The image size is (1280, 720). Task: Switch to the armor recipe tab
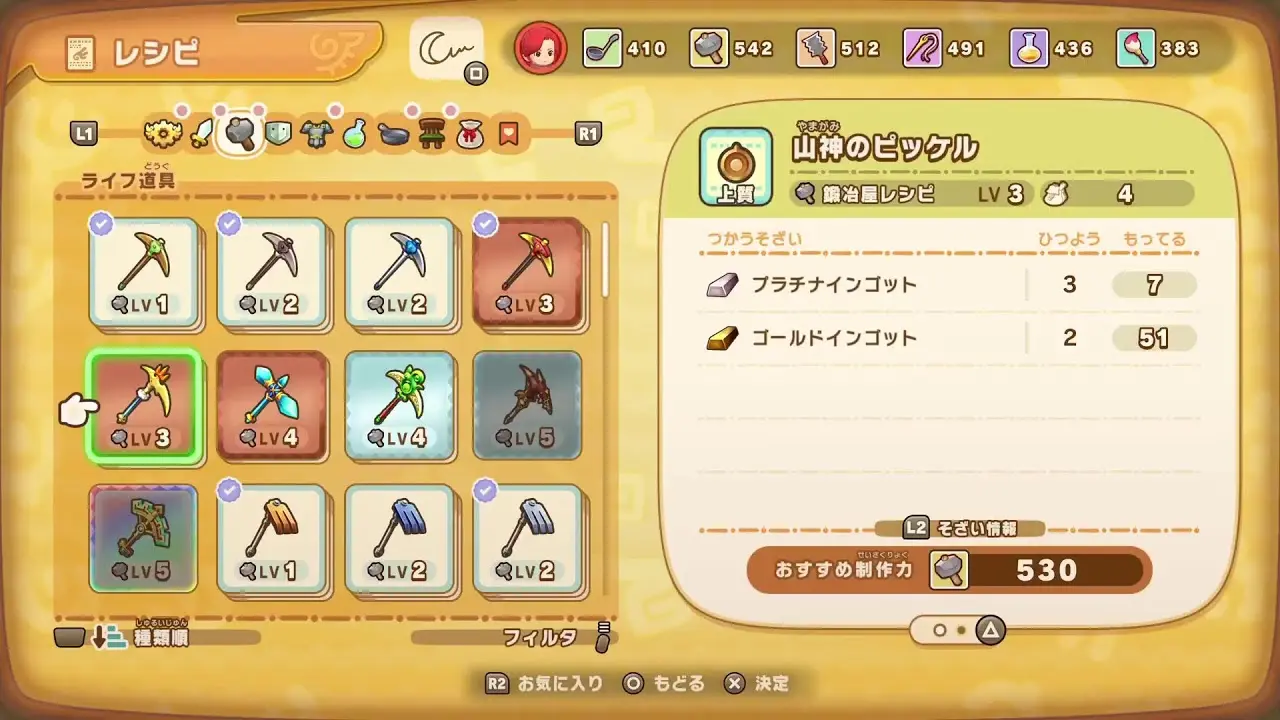coord(316,133)
